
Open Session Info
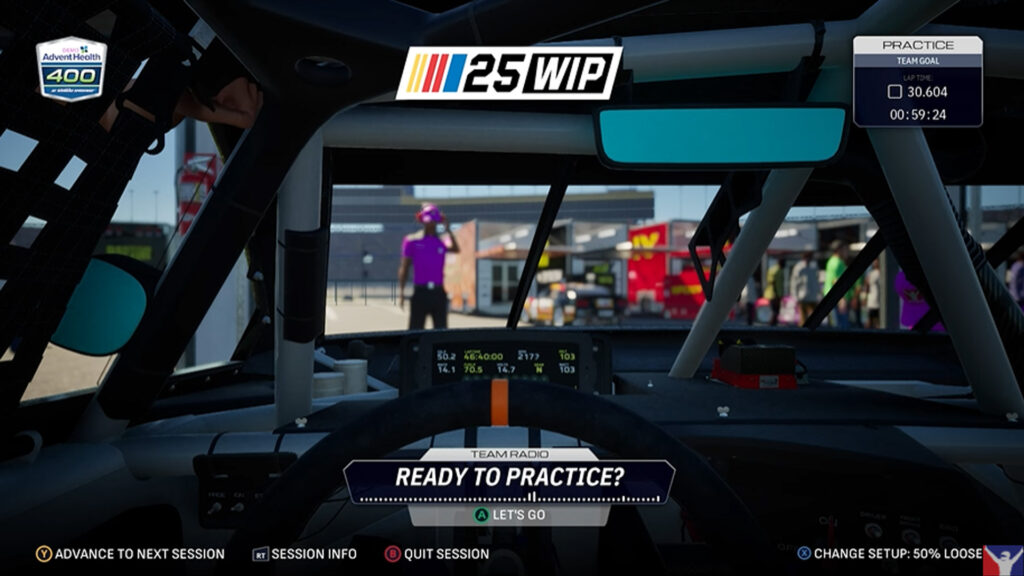304,554
